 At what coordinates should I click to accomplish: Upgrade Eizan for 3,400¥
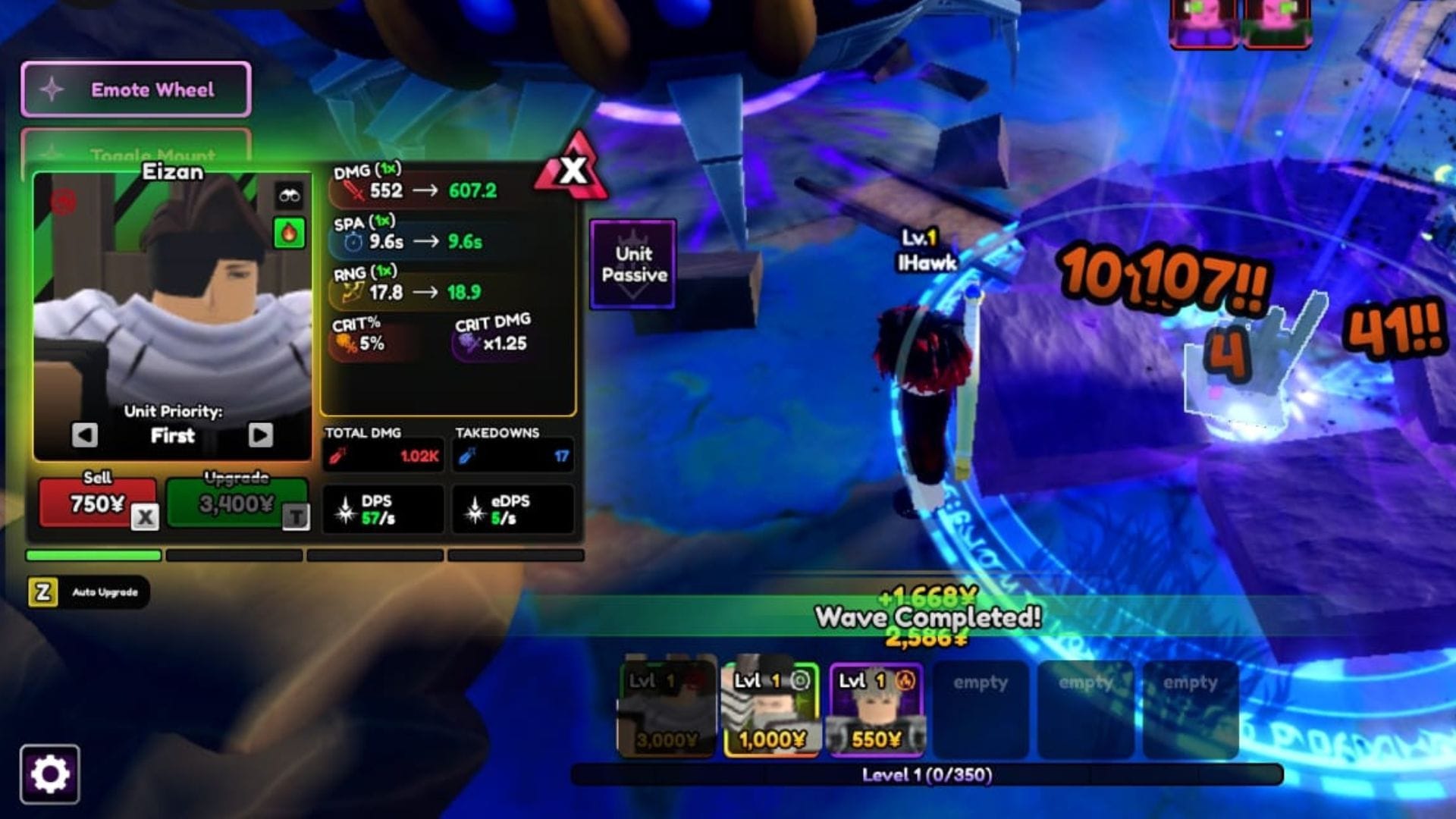coord(235,500)
